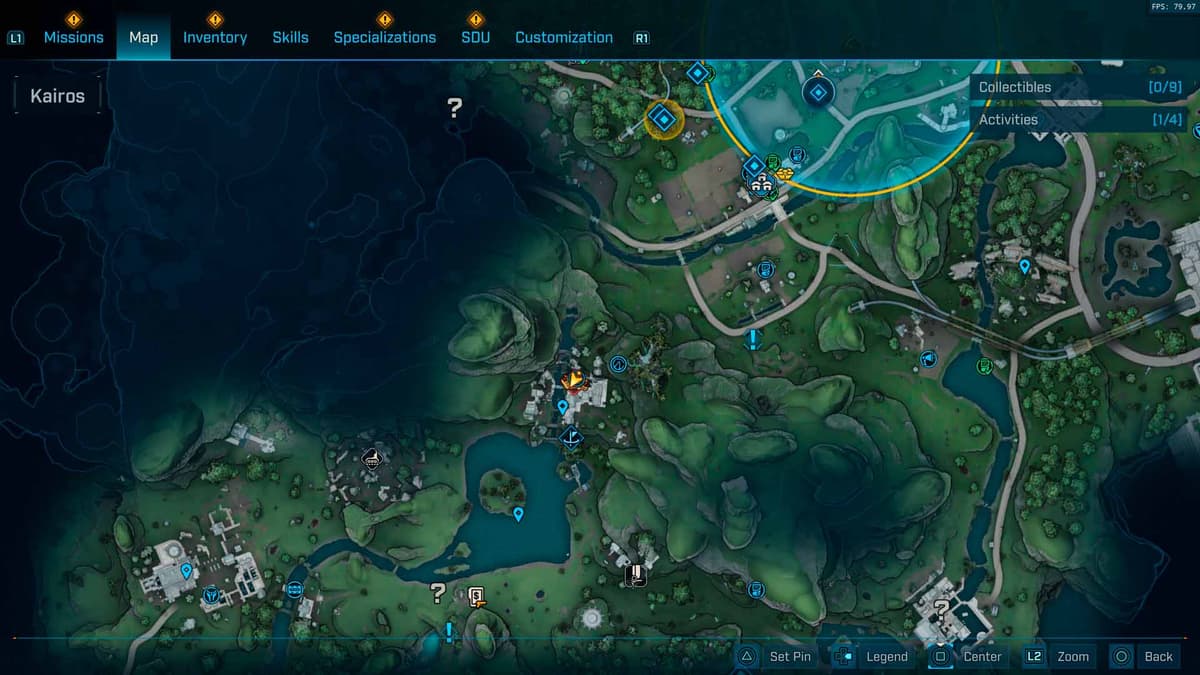Select the Skills tab

[290, 37]
